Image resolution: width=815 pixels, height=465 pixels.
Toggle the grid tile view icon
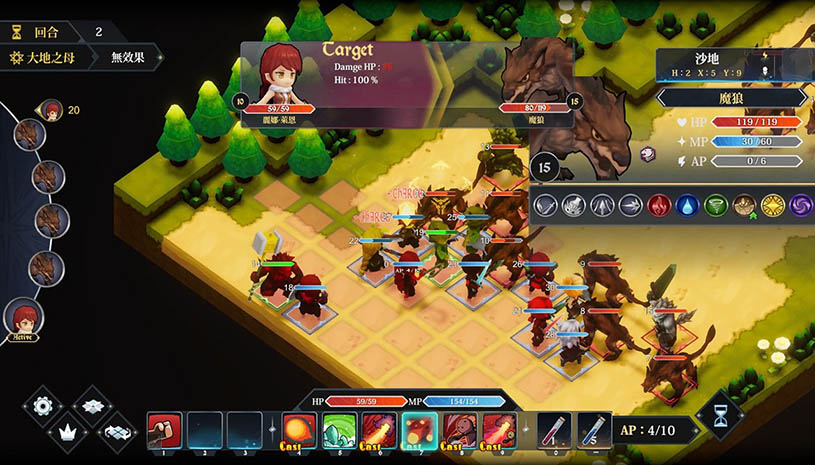118,432
